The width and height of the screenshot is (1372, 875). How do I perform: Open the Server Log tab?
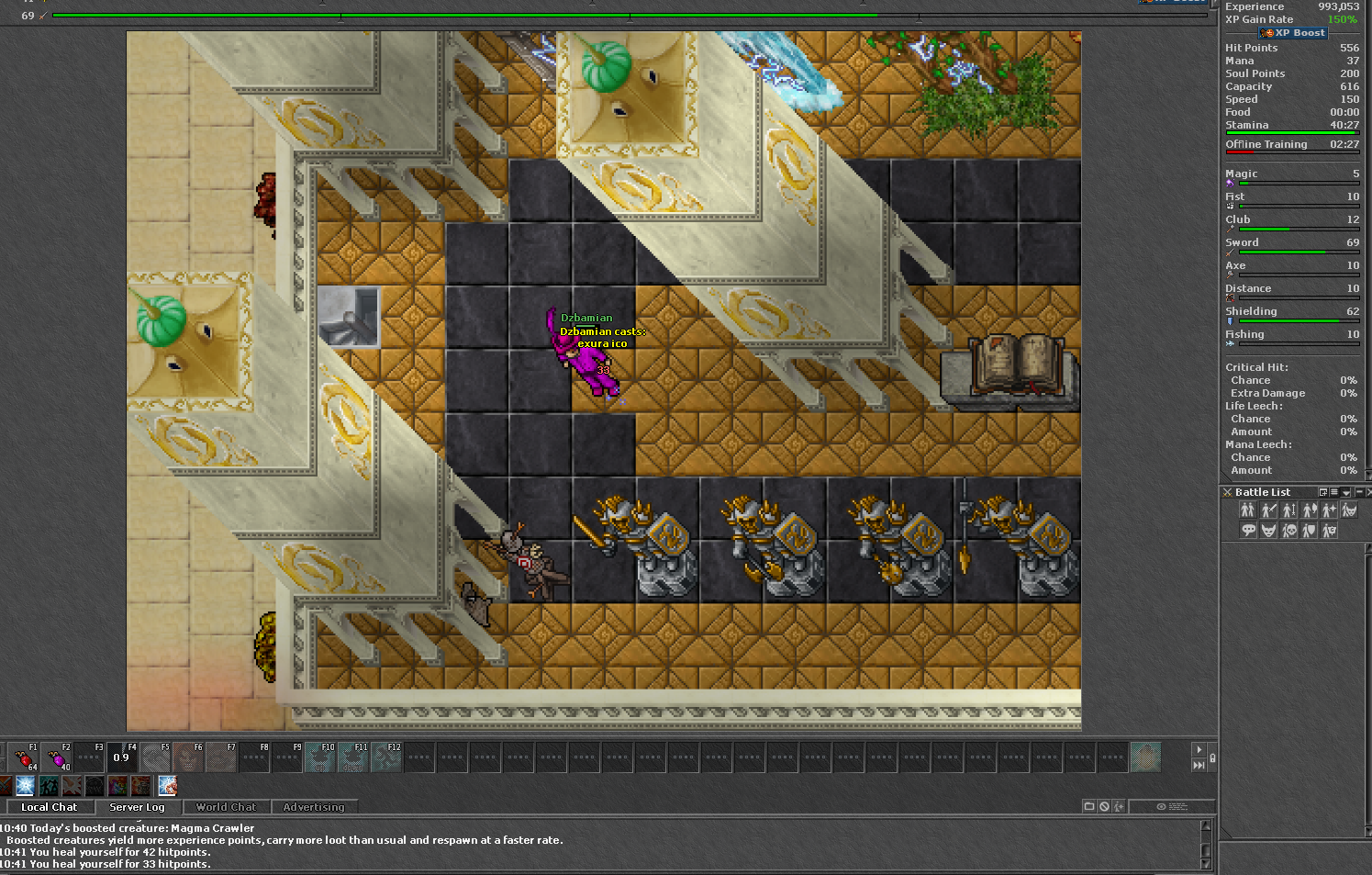137,807
